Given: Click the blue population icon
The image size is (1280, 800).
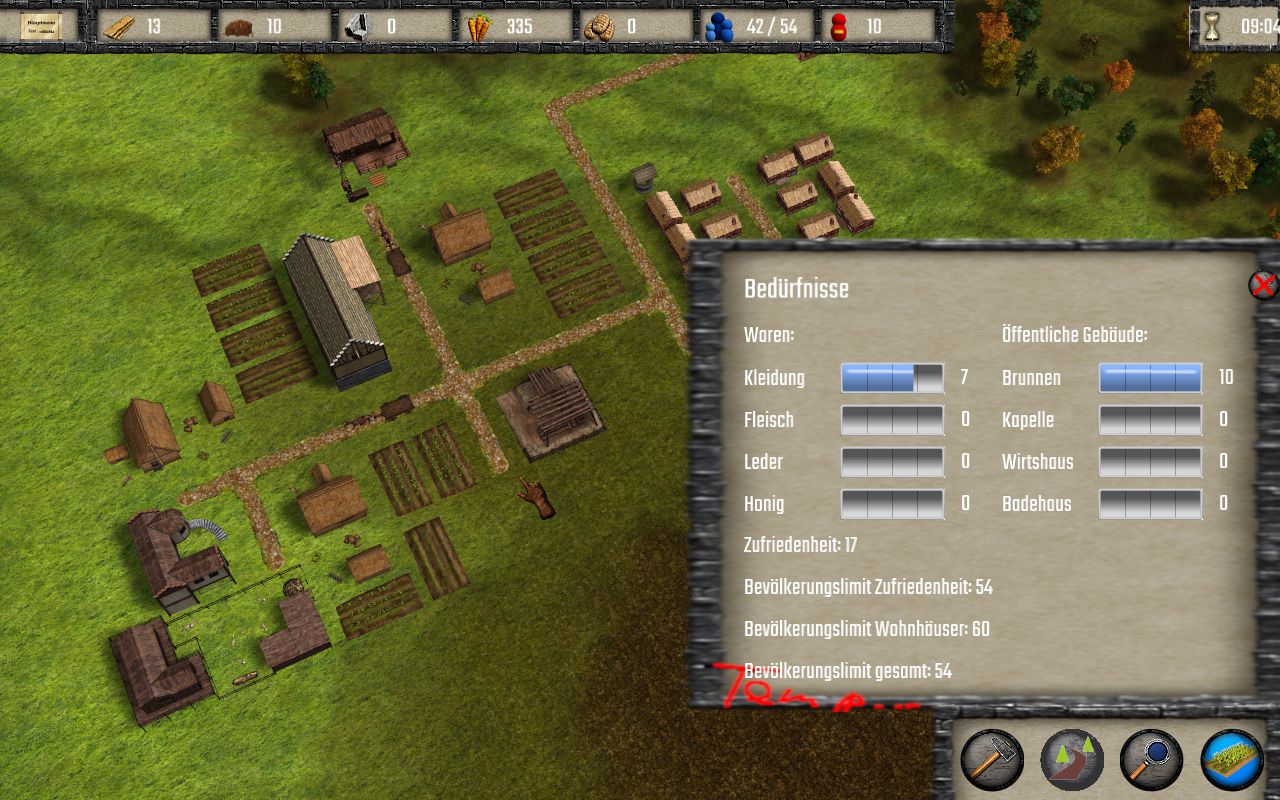Looking at the screenshot, I should [719, 27].
